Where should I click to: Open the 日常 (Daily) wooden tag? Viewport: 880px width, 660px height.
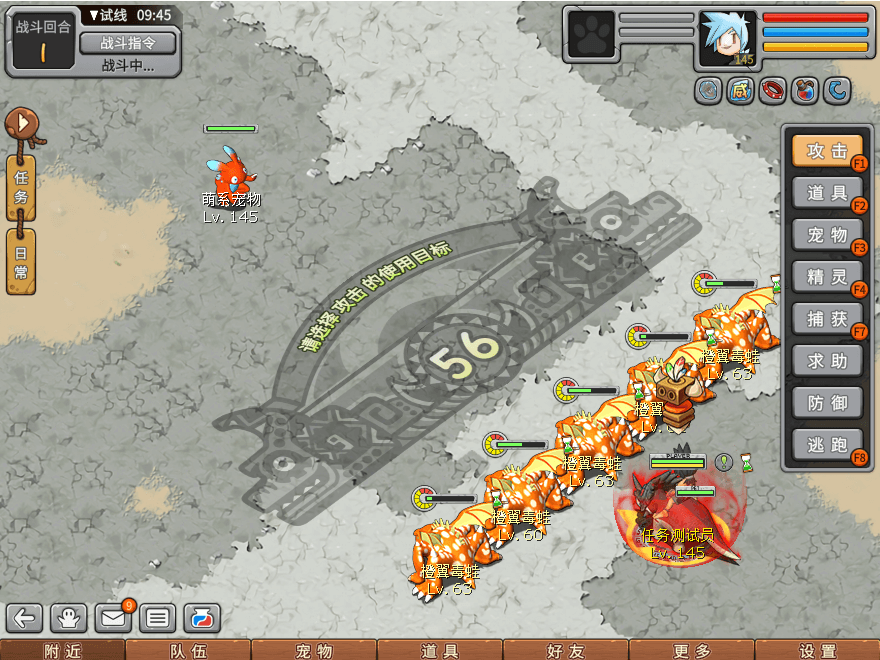[x=21, y=260]
